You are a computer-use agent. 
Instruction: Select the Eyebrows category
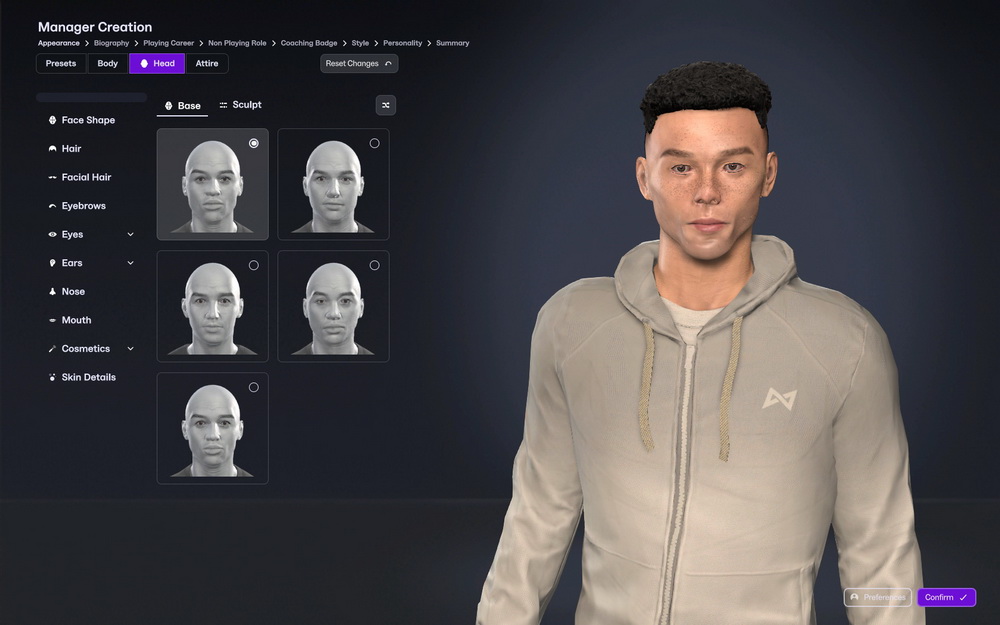[x=83, y=206]
